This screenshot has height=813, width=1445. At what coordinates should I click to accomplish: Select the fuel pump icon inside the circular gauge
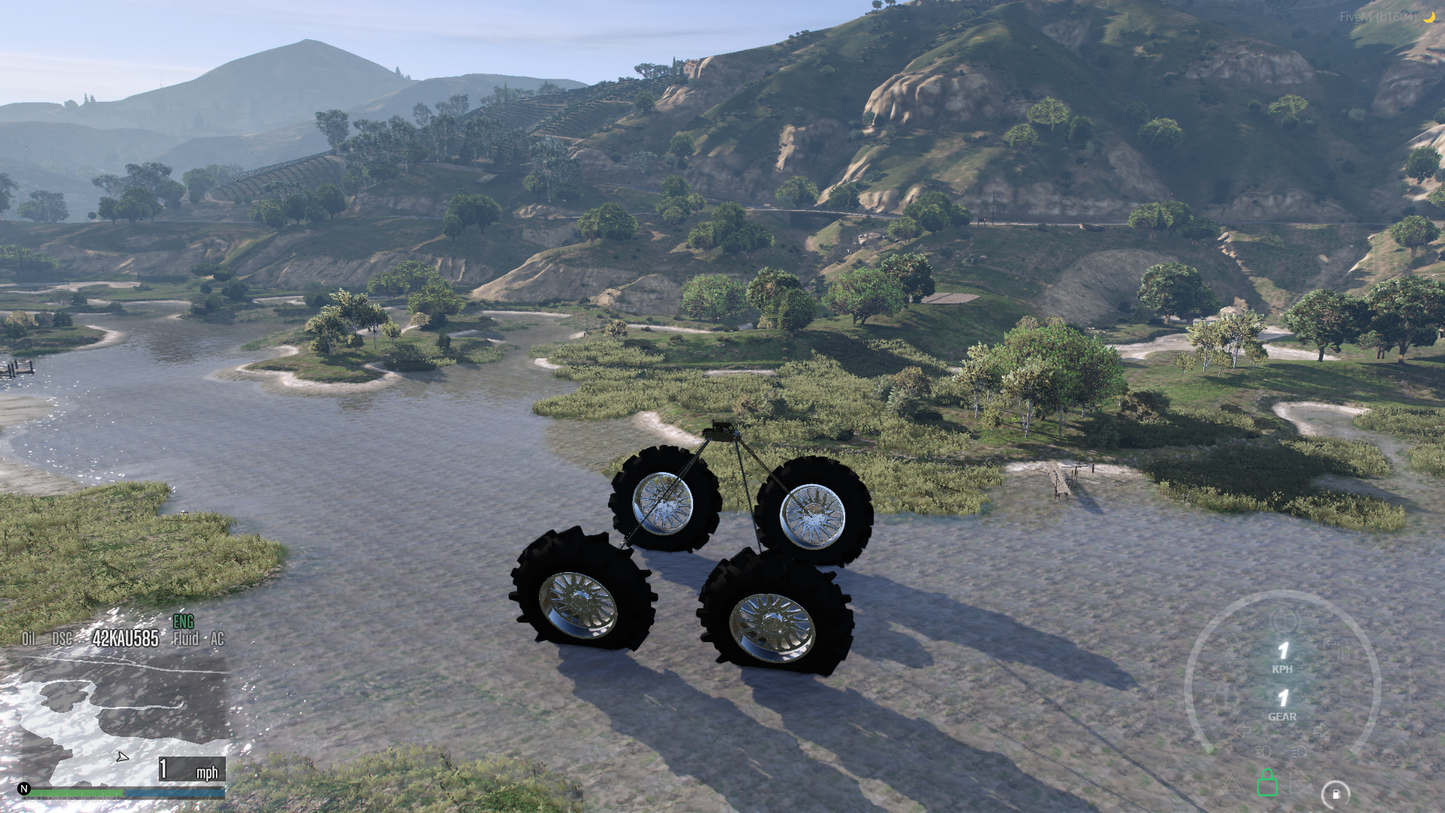(1336, 793)
